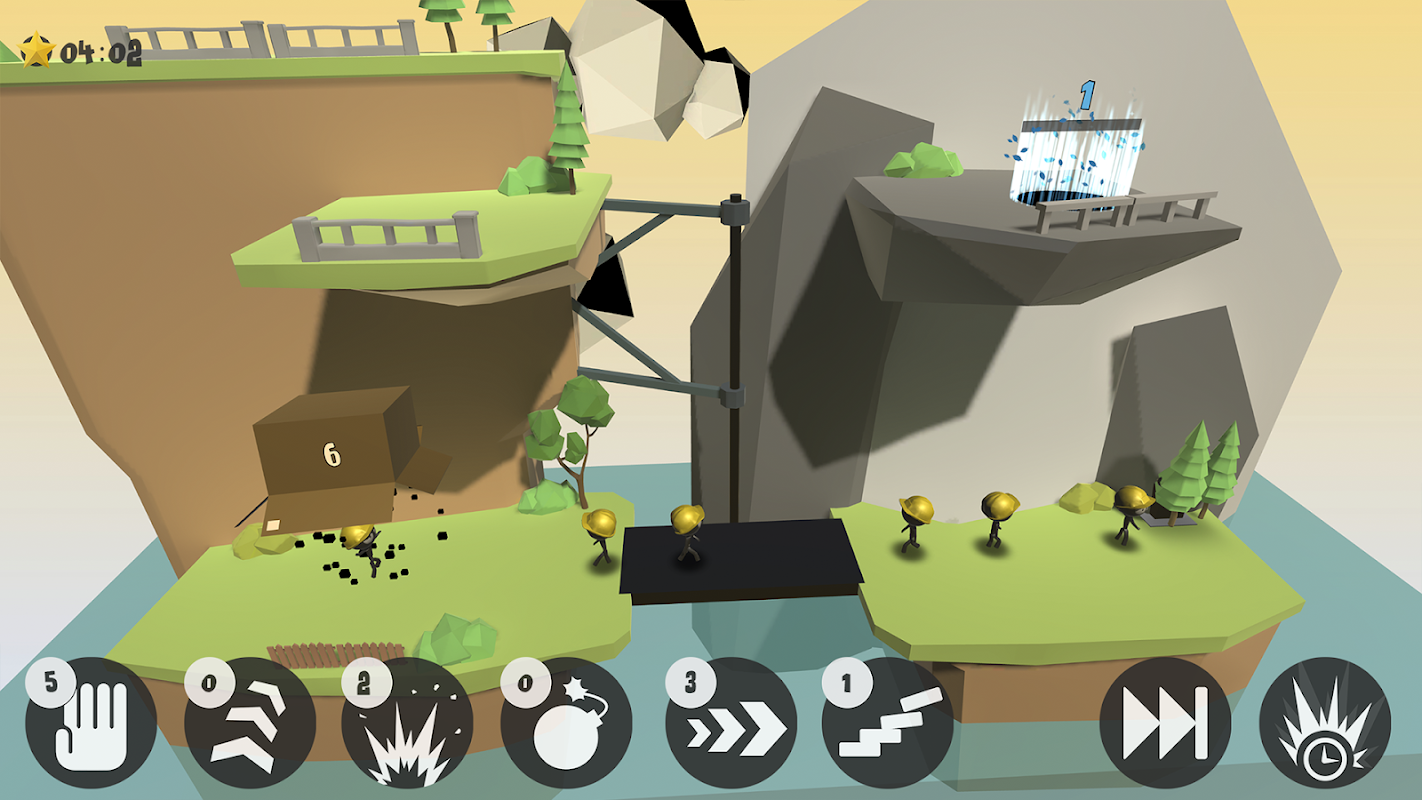
Task: Select the stop-hand blocker ability
Action: [91, 722]
